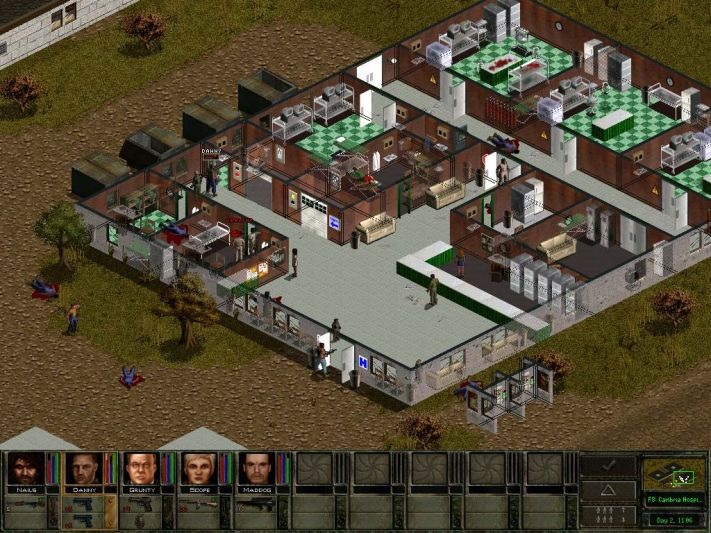711x533 pixels.
Task: Select Danny's portrait in the team panel
Action: point(84,469)
